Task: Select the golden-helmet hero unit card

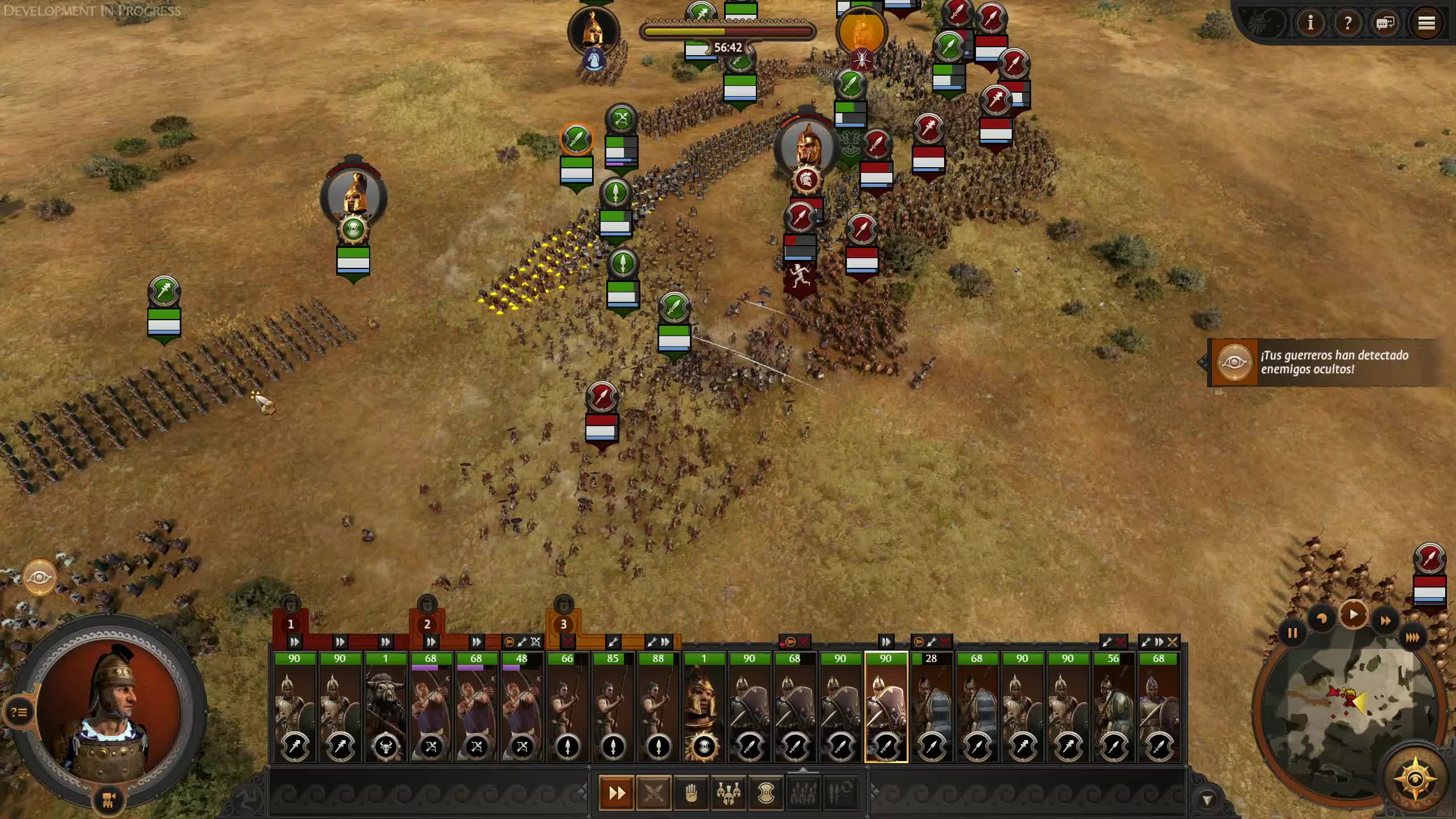Action: click(704, 708)
